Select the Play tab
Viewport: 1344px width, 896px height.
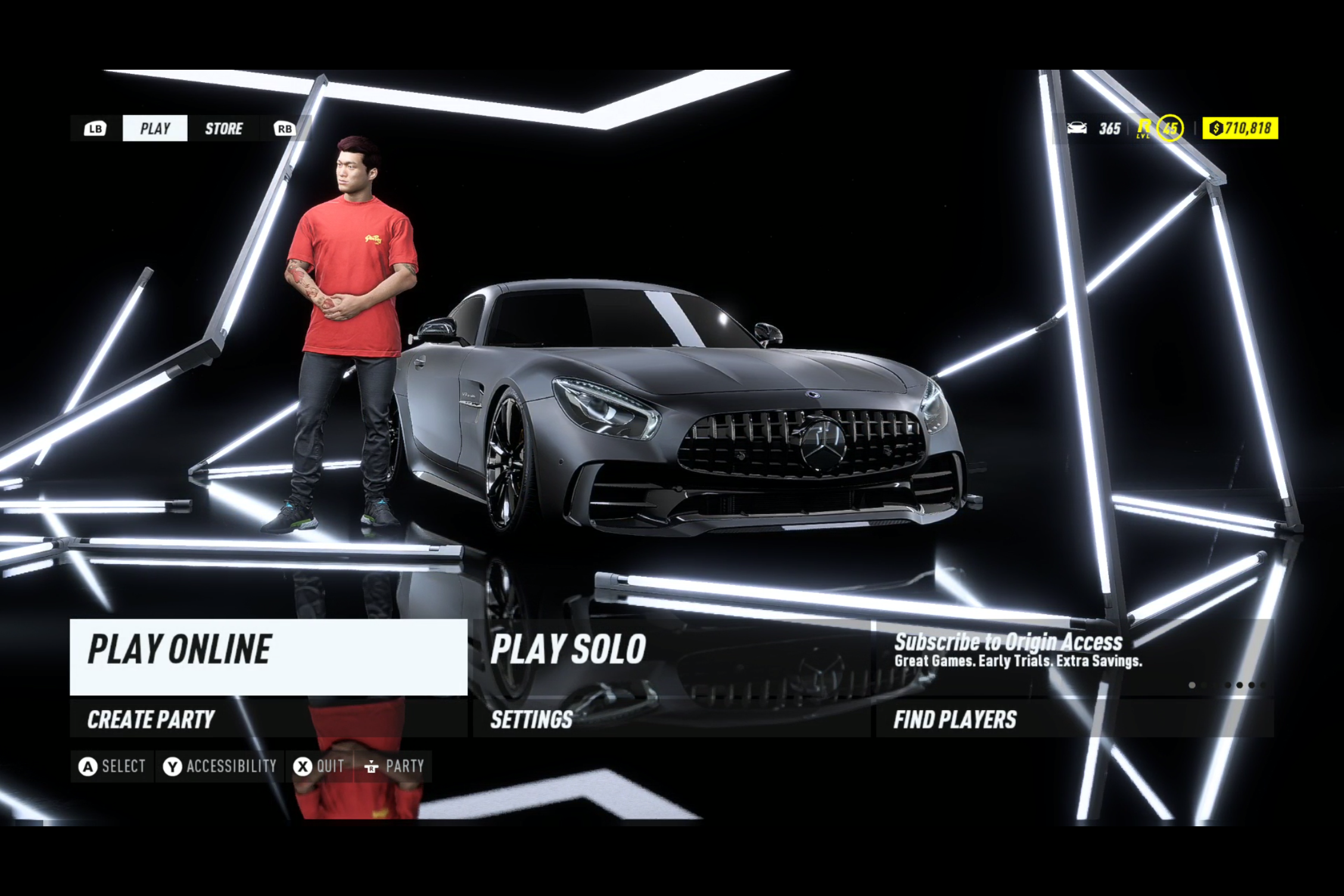155,129
